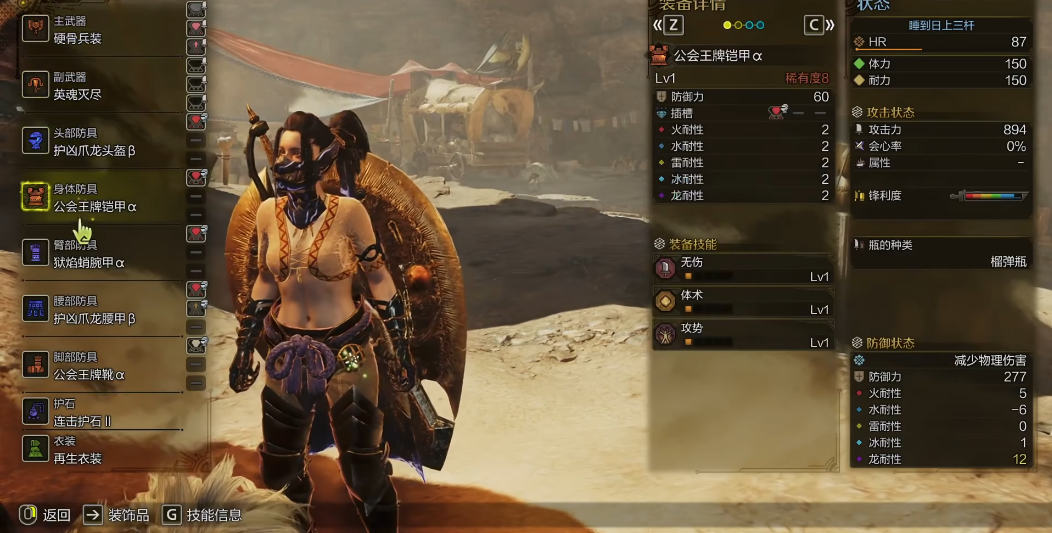This screenshot has width=1052, height=533.
Task: Click the 无伤 skill row
Action: [742, 268]
